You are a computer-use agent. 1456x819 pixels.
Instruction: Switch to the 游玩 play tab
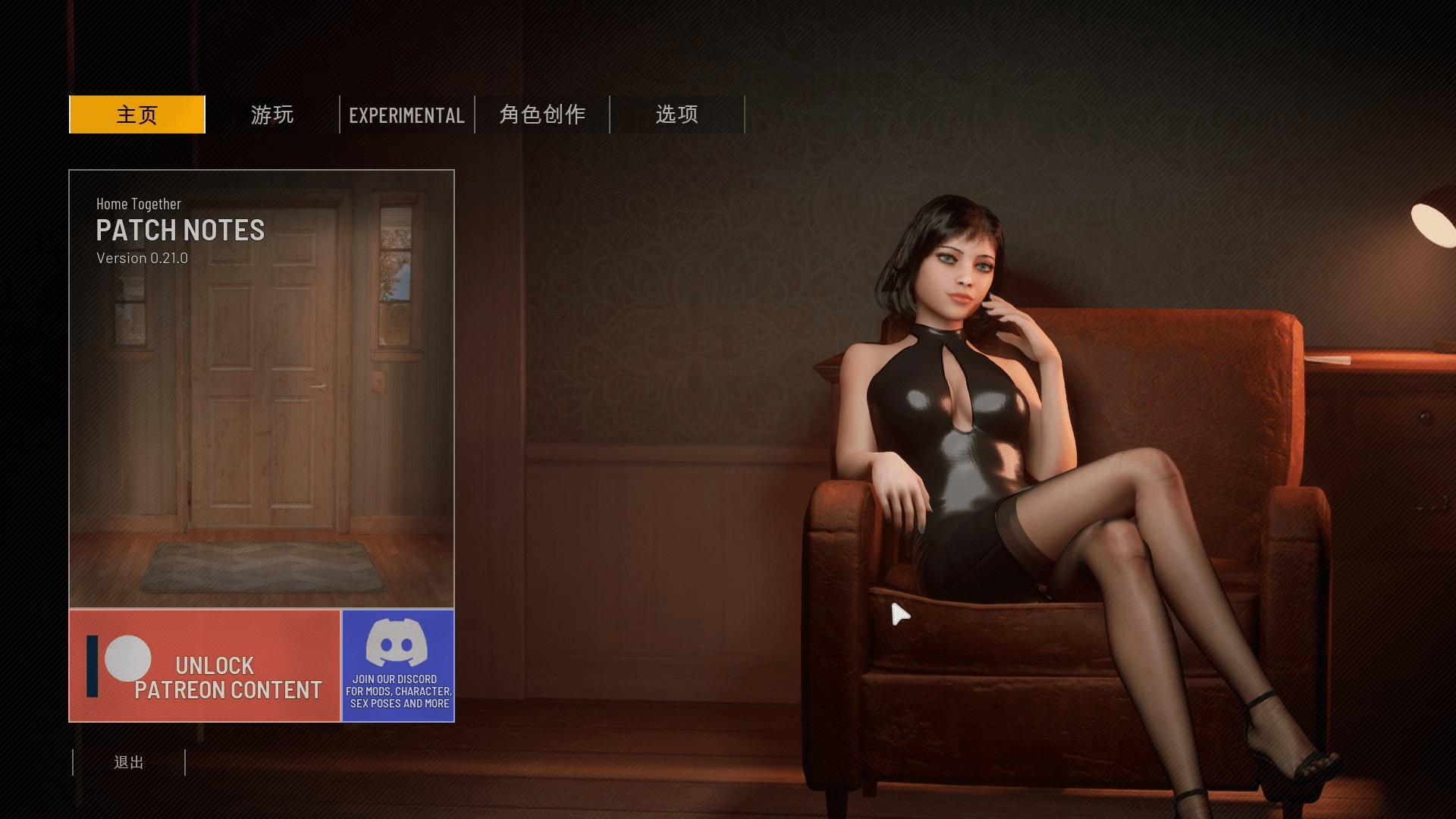pos(272,115)
